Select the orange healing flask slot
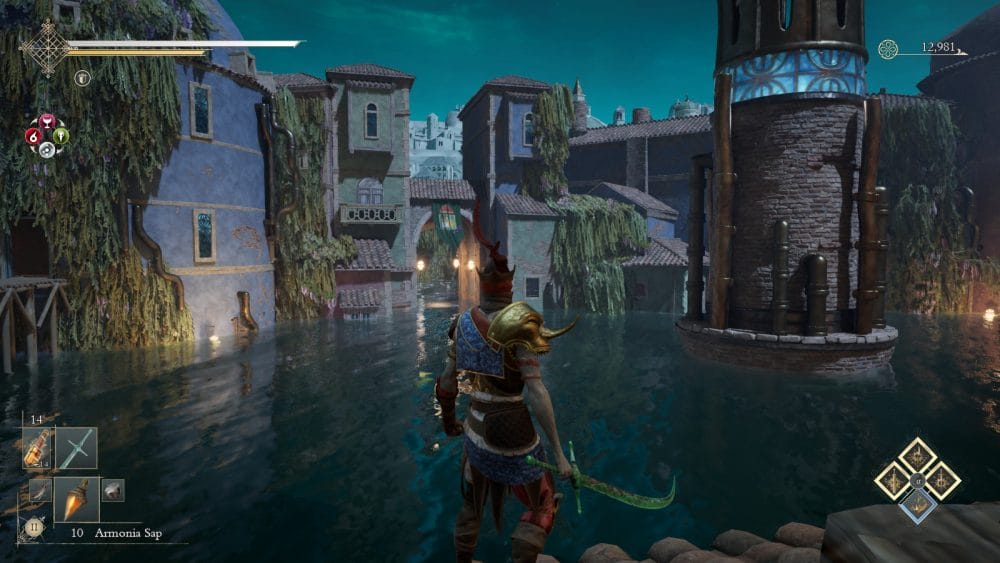The image size is (1000, 563). (x=37, y=449)
